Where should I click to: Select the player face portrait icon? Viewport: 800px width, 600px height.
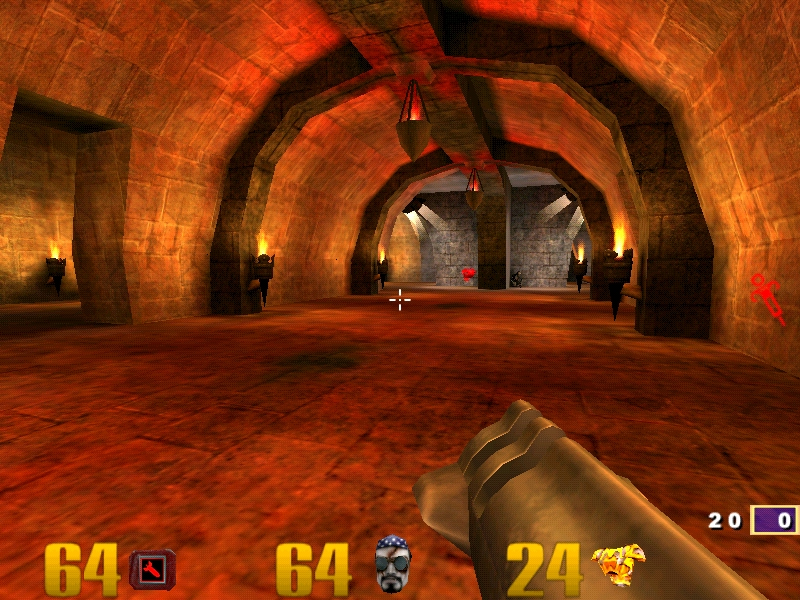(x=392, y=565)
